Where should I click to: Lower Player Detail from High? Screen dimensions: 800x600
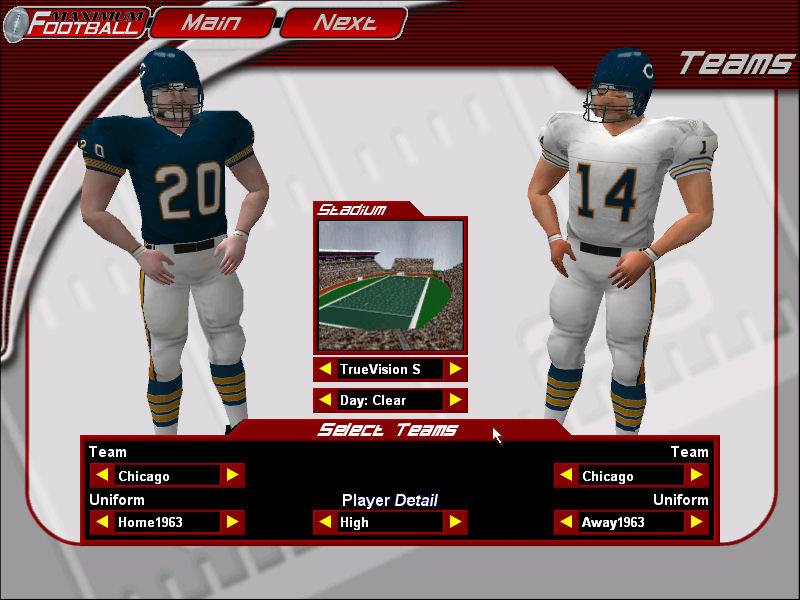325,522
